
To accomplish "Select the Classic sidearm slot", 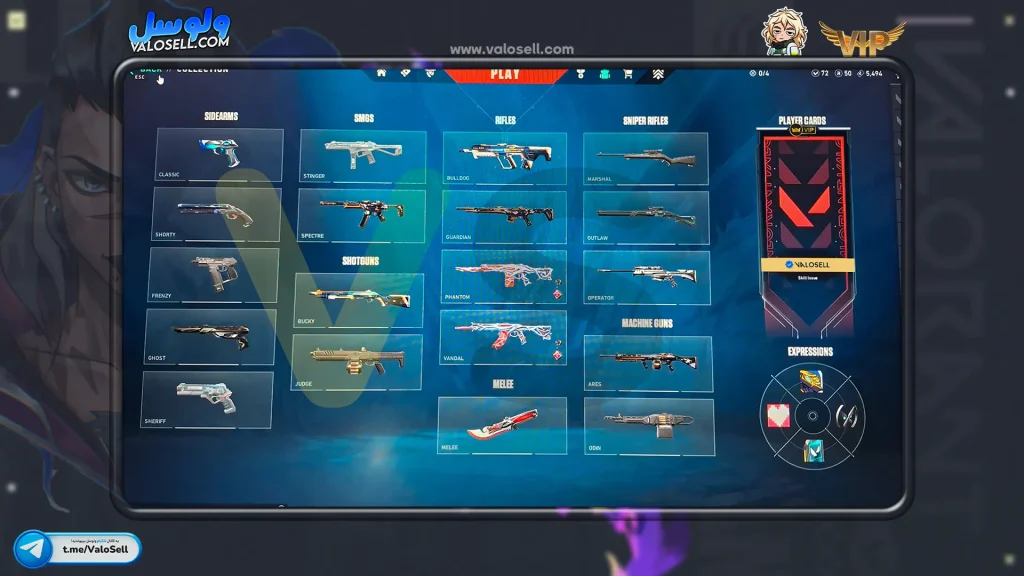I will coord(219,155).
